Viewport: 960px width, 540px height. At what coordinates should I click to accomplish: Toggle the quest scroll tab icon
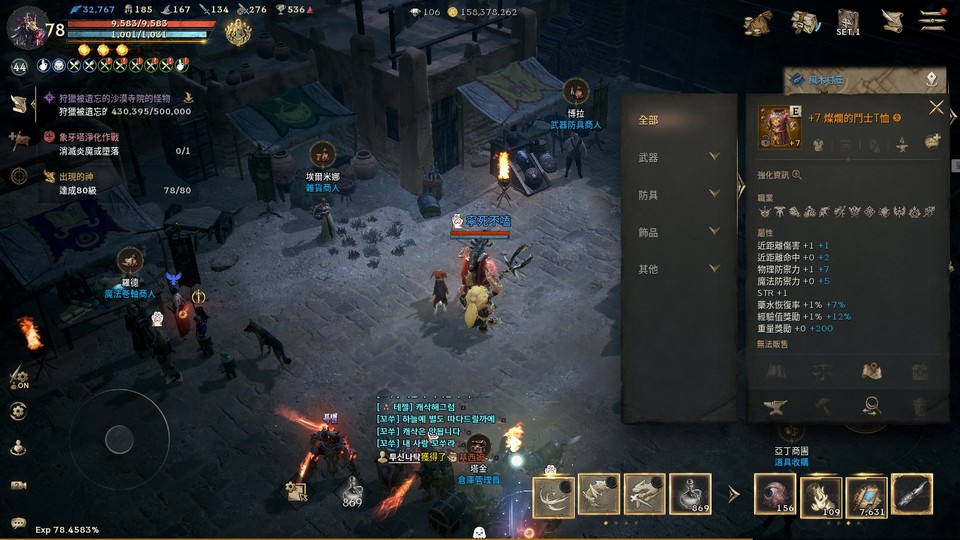tap(19, 103)
